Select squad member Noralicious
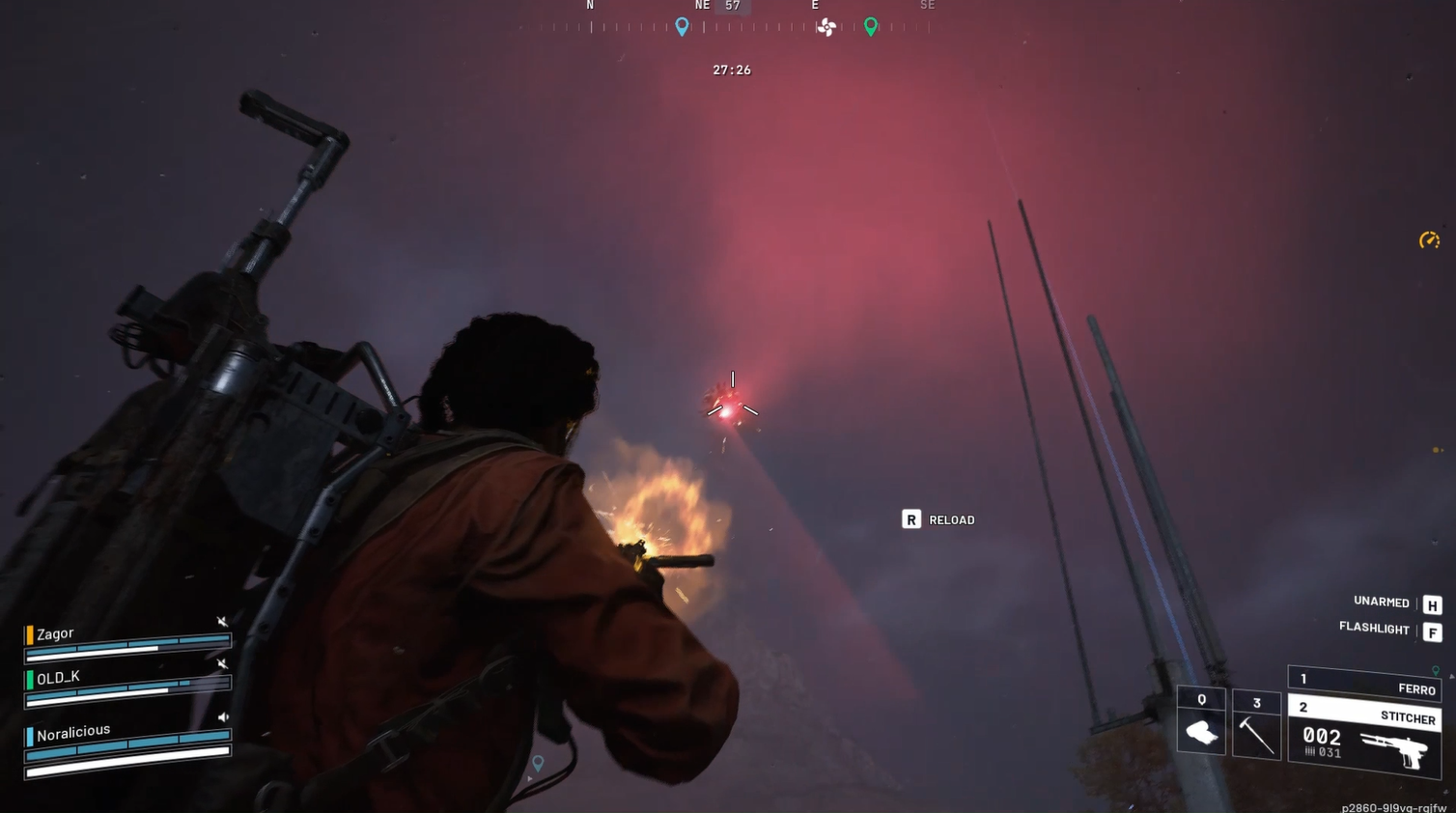This screenshot has width=1456, height=813. [x=73, y=732]
